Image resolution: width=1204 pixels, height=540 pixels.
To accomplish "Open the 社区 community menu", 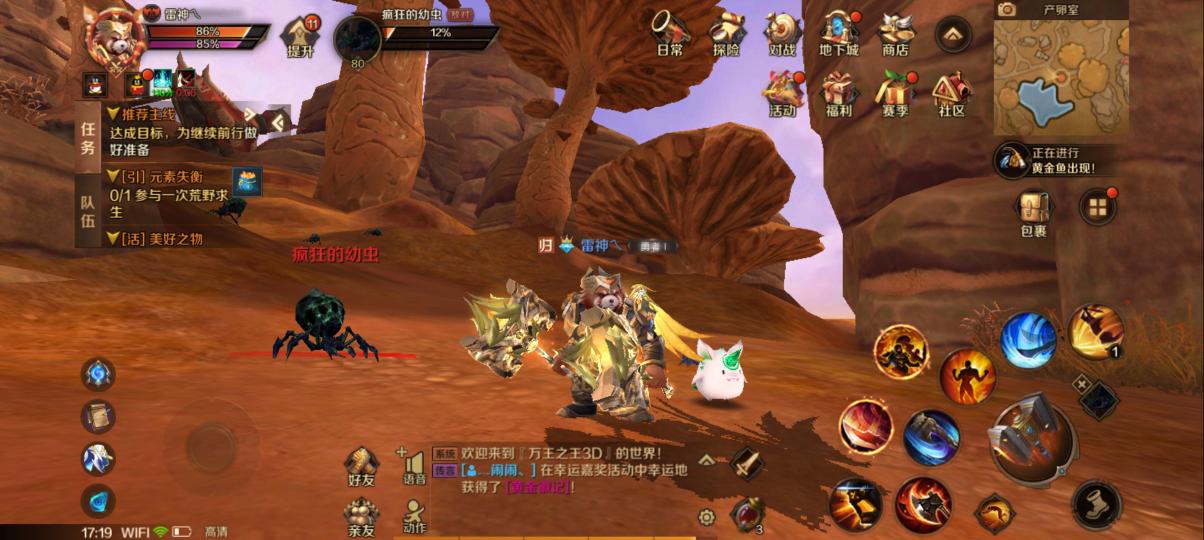I will (951, 94).
